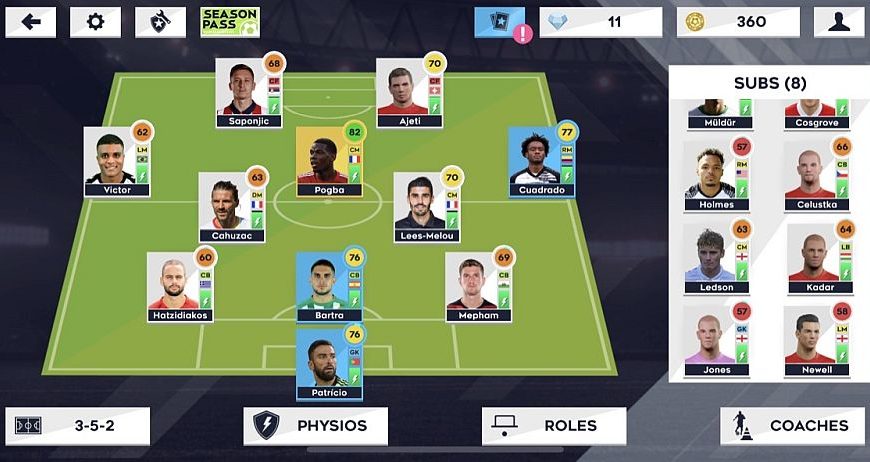This screenshot has height=462, width=870.
Task: Open the Roles menu
Action: [554, 426]
